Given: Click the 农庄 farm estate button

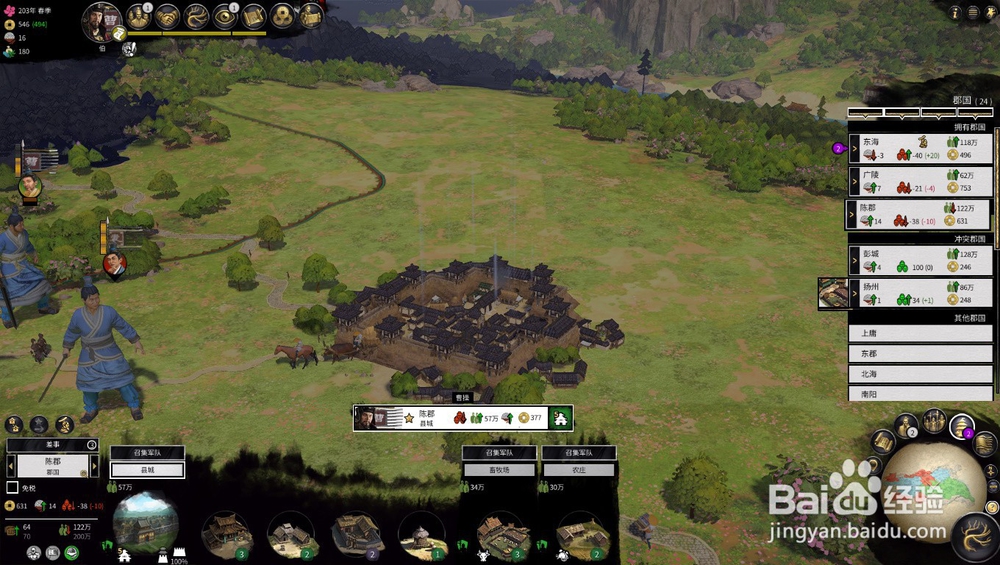Looking at the screenshot, I should (x=579, y=470).
